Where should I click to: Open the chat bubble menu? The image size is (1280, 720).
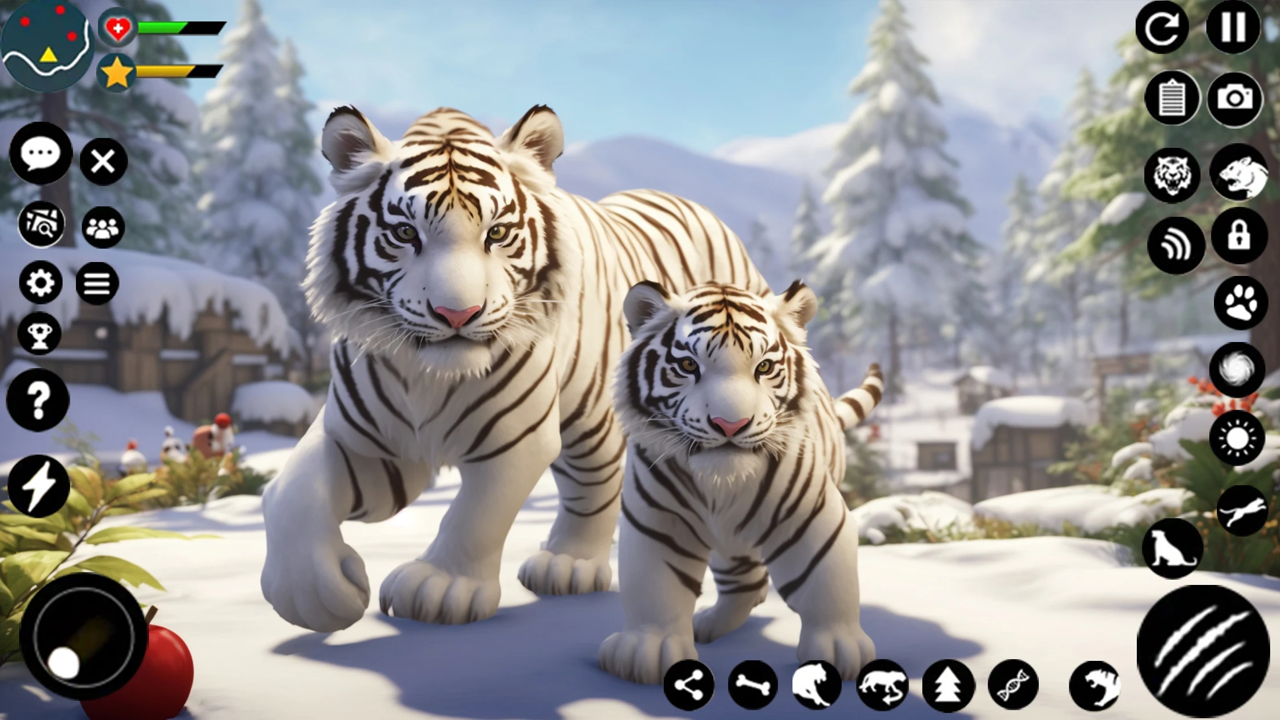coord(40,152)
